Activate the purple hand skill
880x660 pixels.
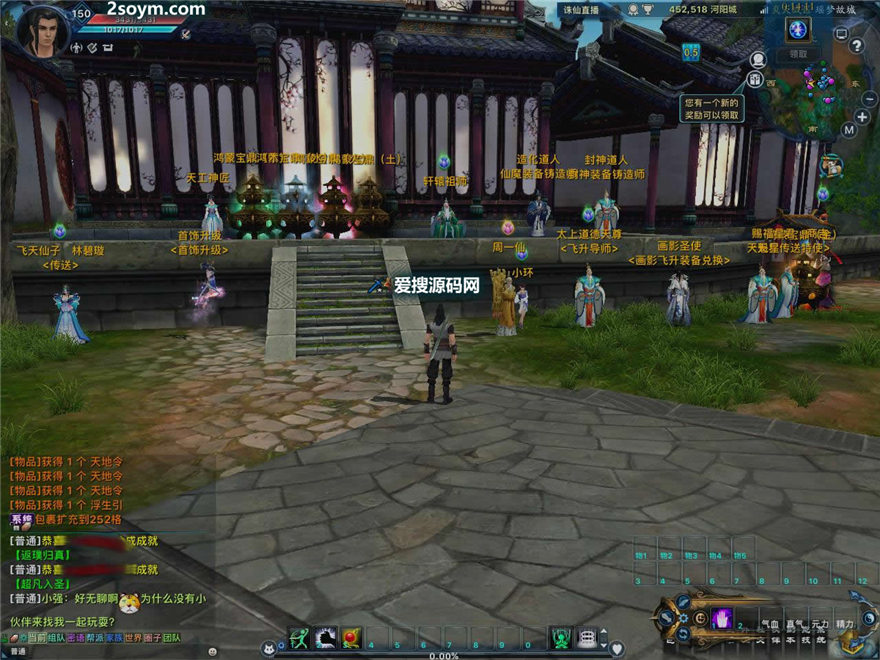721,618
